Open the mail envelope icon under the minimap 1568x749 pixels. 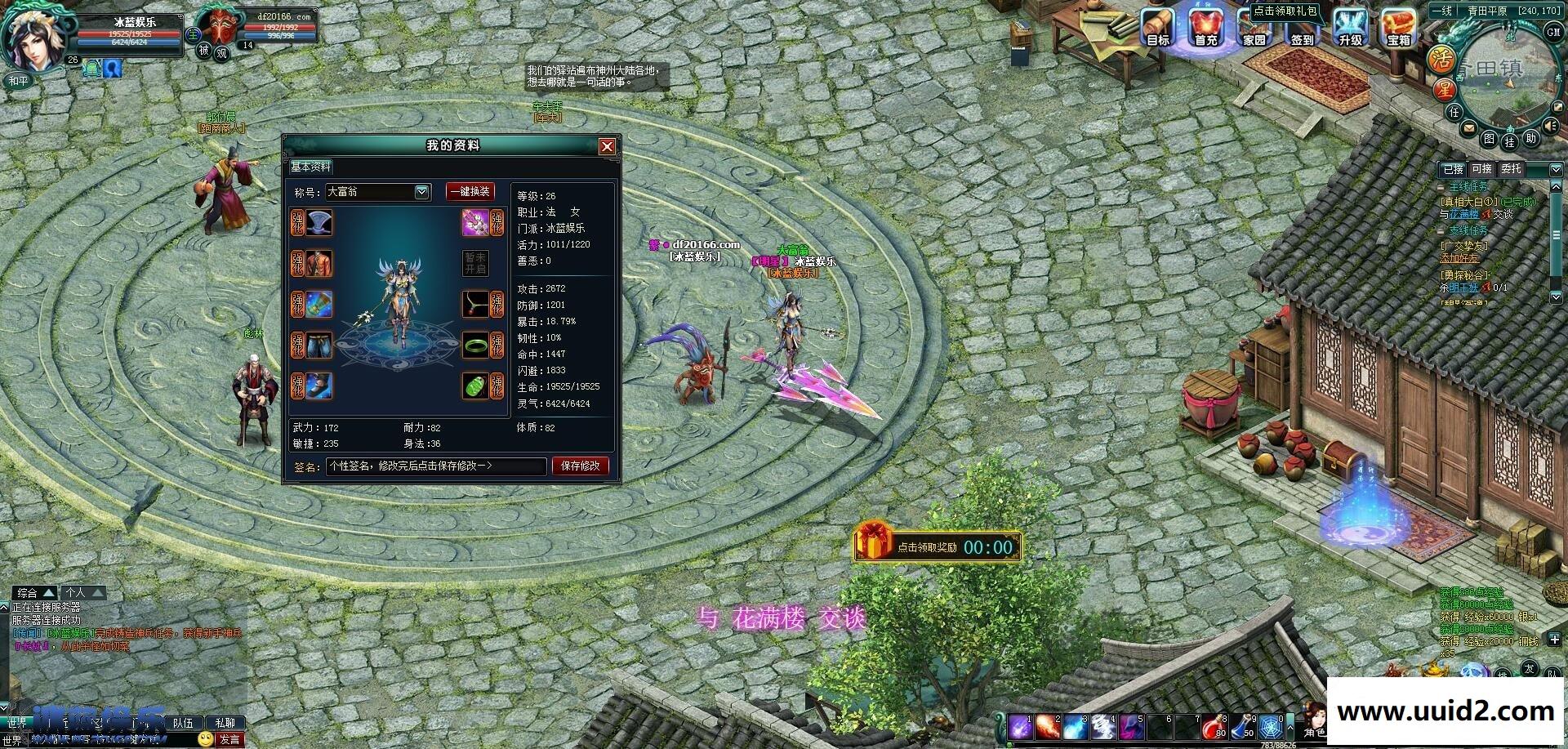pyautogui.click(x=1468, y=127)
